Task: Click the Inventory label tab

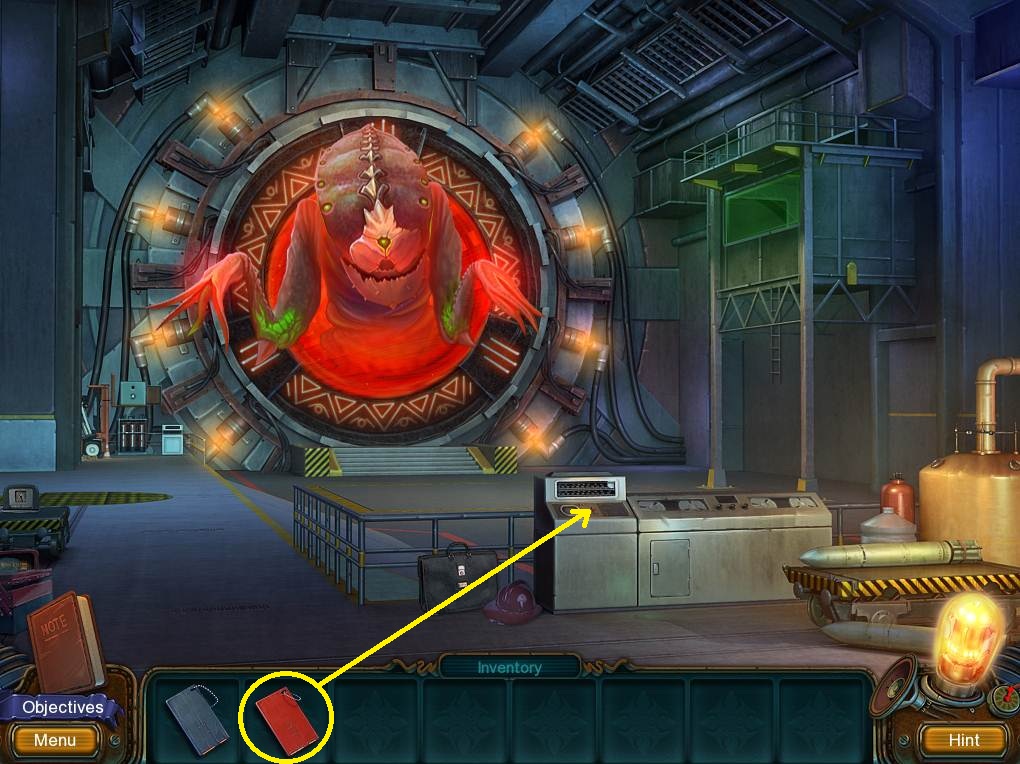Action: pos(509,667)
